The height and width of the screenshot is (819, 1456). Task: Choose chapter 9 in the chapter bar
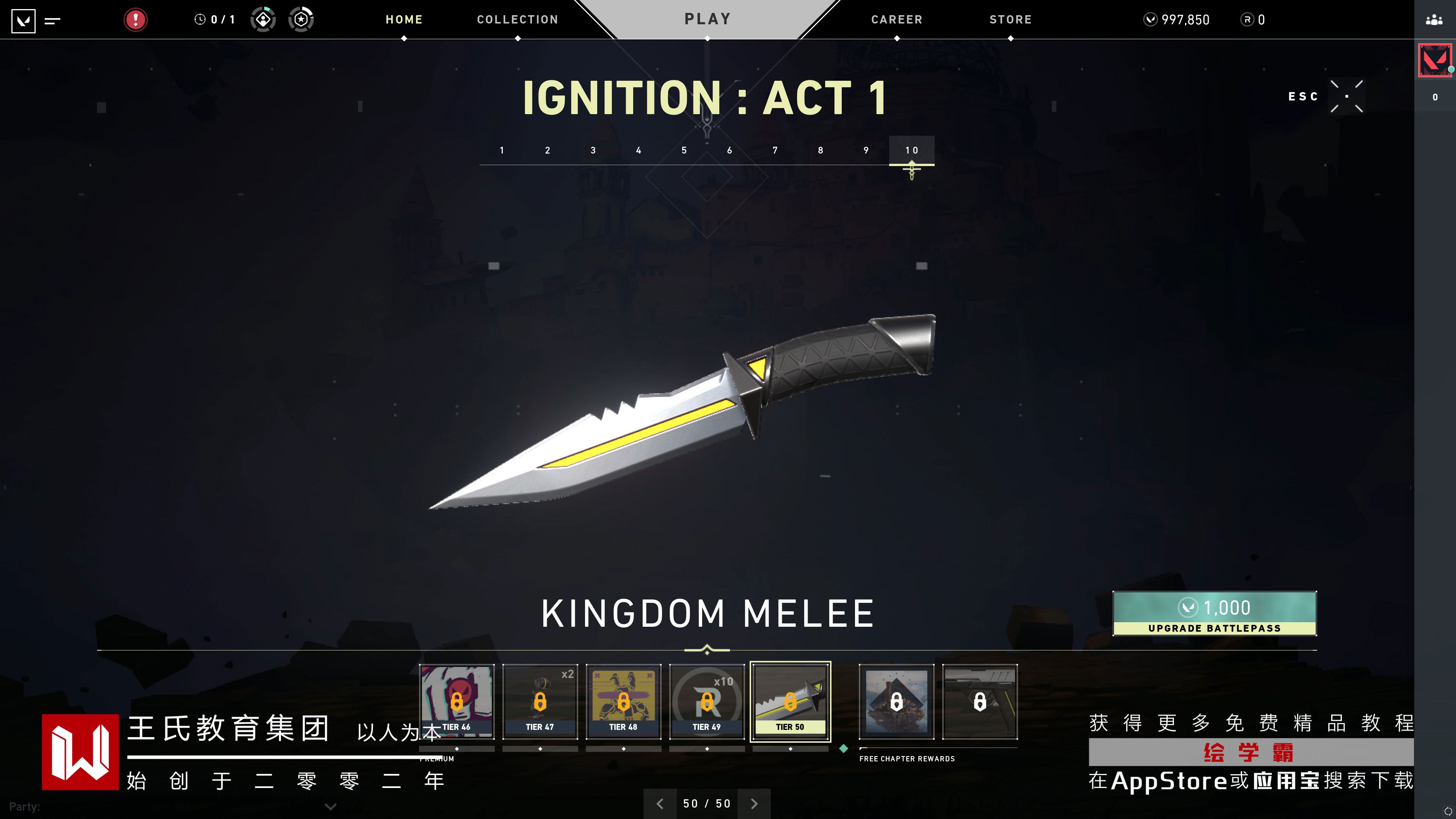(x=866, y=151)
